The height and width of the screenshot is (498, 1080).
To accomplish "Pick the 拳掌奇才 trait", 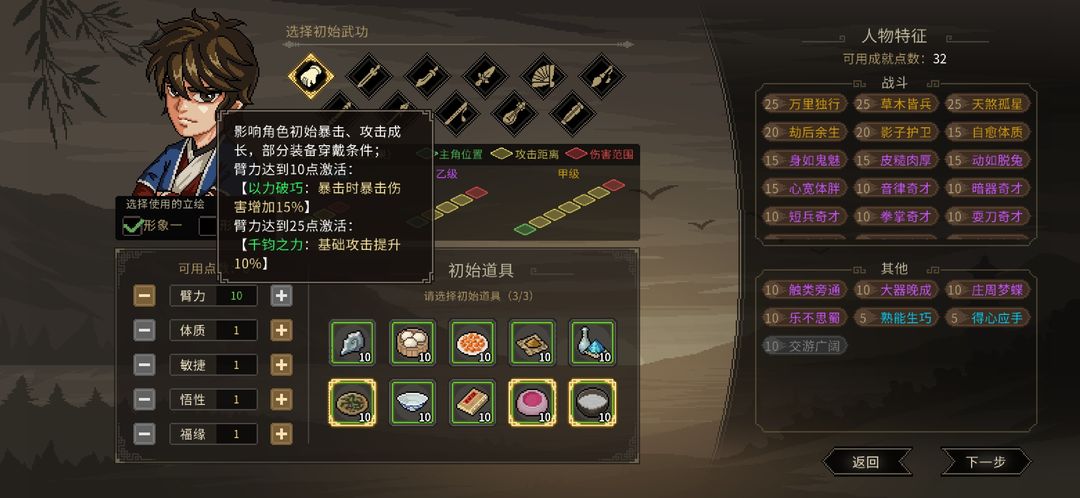I will click(x=895, y=216).
